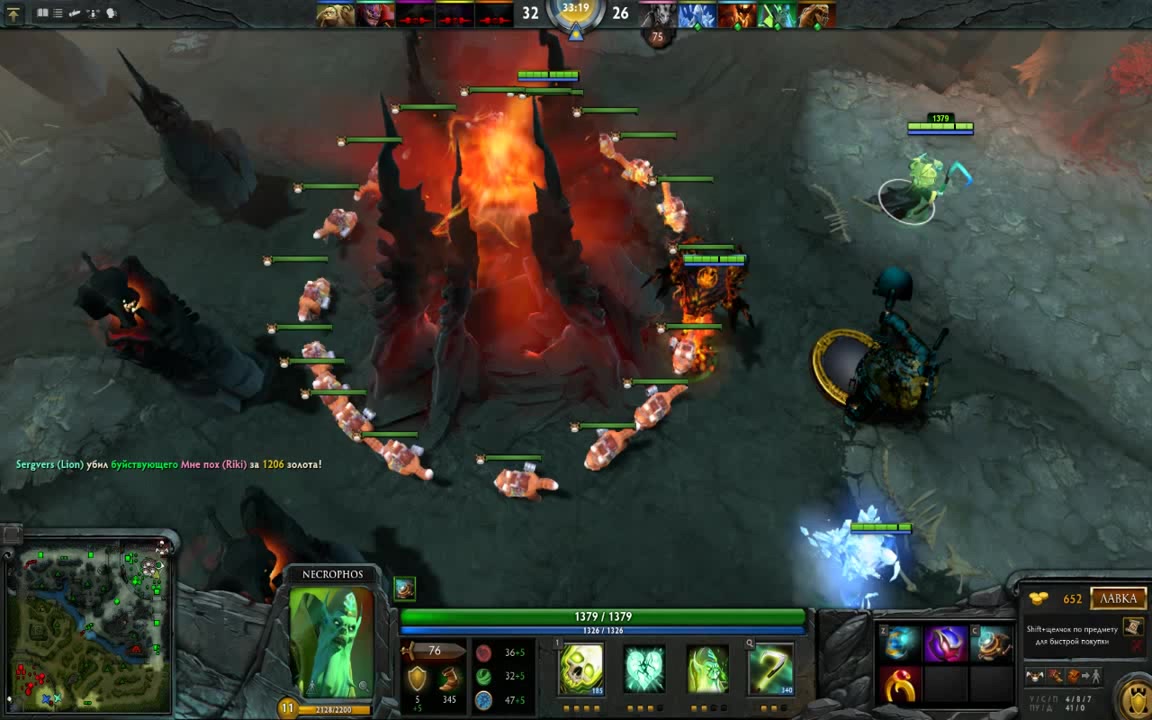Click the Necrophos portrait in top bar
This screenshot has width=1152, height=720.
778,15
